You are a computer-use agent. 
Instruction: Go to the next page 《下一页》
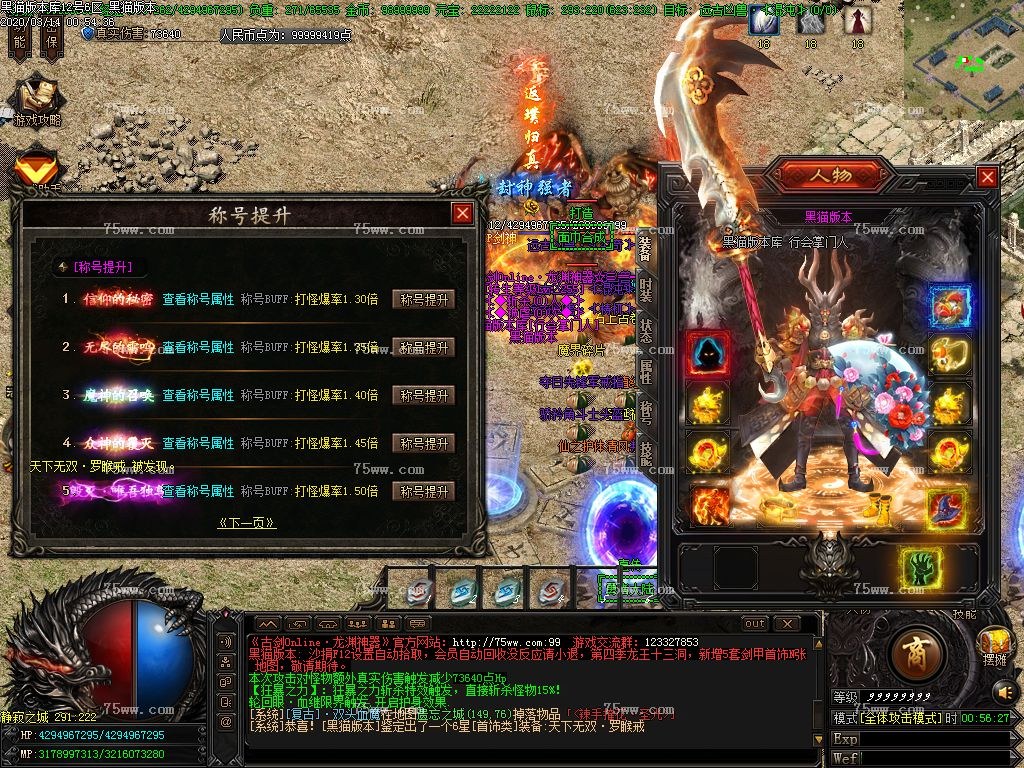tap(246, 523)
